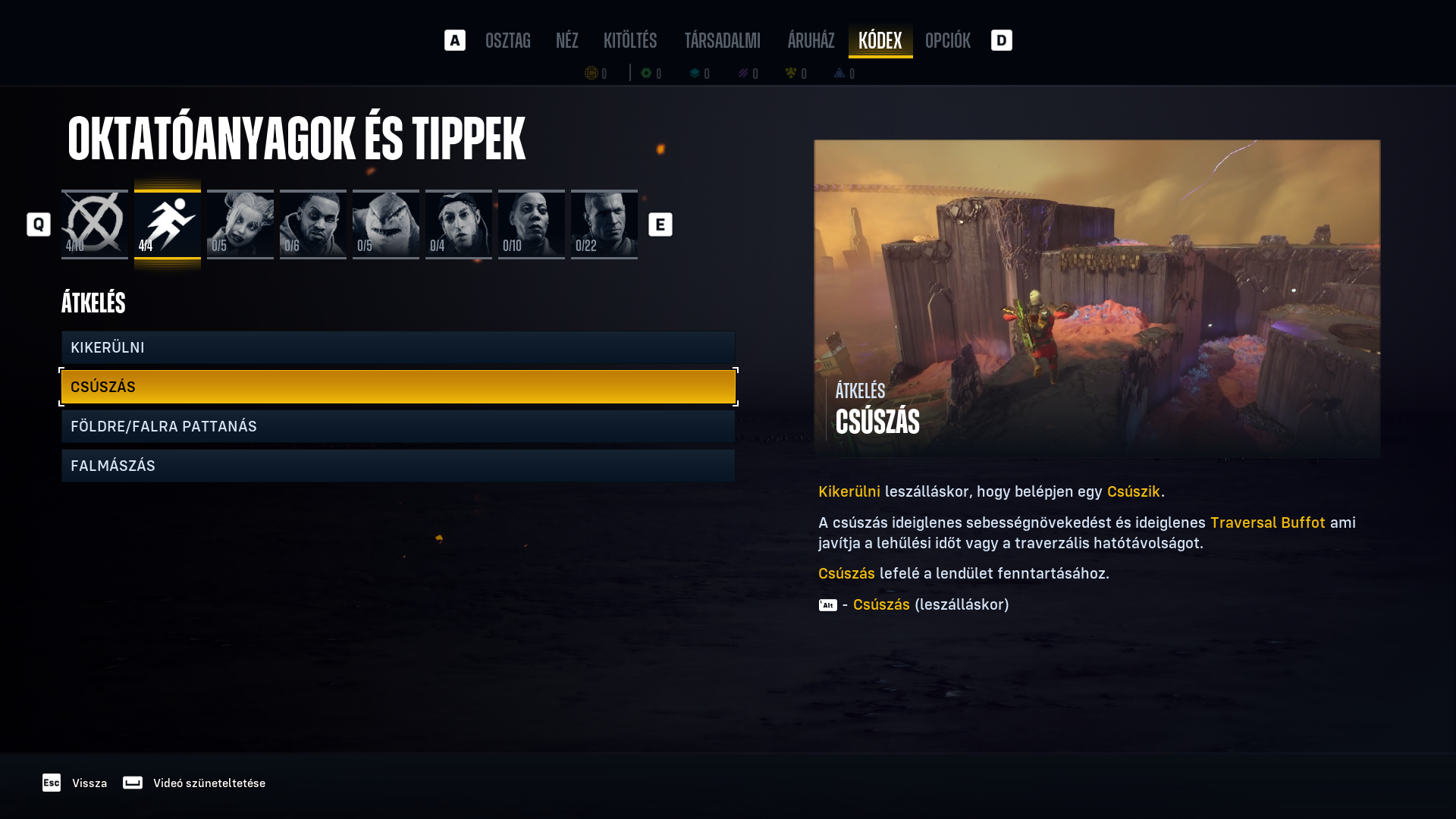
Task: Select the beanie-wearing character portrait
Action: (459, 224)
